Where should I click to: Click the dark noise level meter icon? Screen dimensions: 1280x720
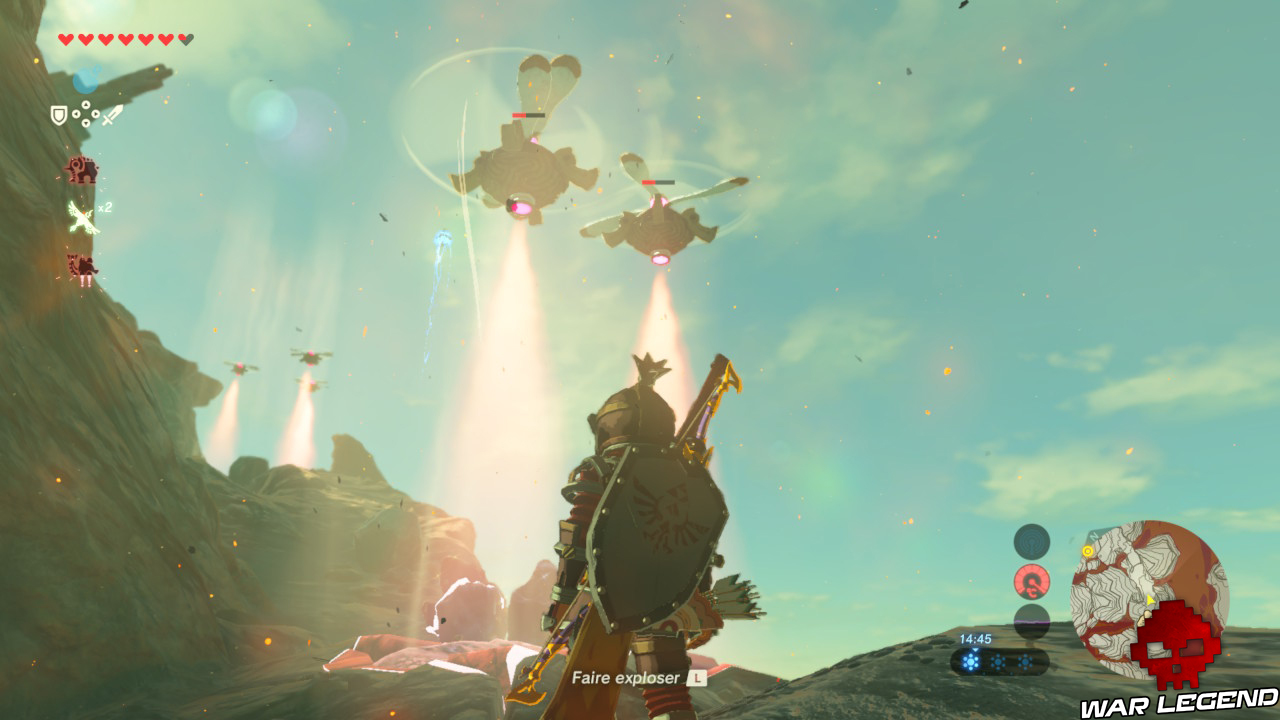1030,619
